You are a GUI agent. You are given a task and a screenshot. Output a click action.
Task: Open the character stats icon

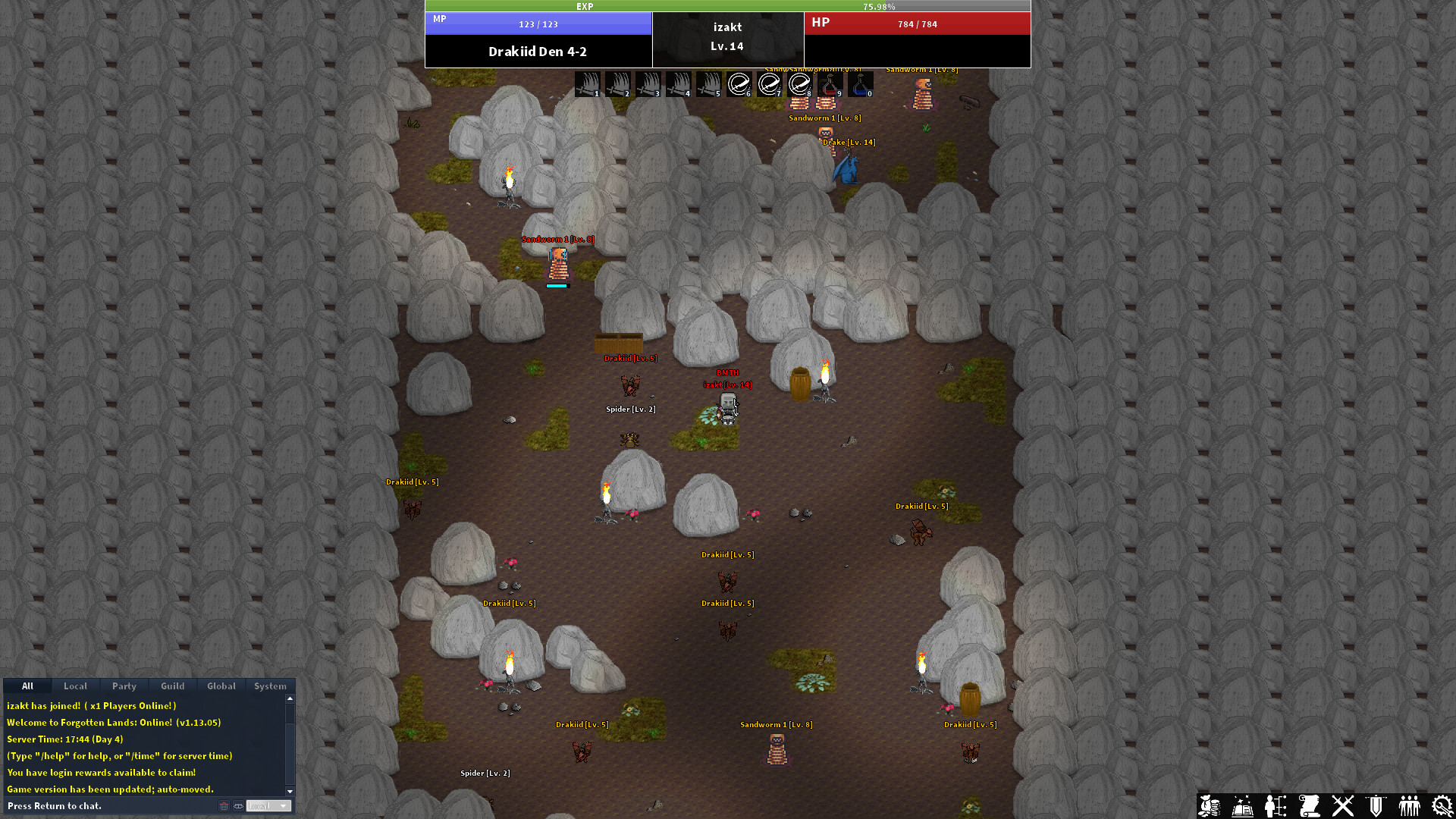coord(1275,806)
